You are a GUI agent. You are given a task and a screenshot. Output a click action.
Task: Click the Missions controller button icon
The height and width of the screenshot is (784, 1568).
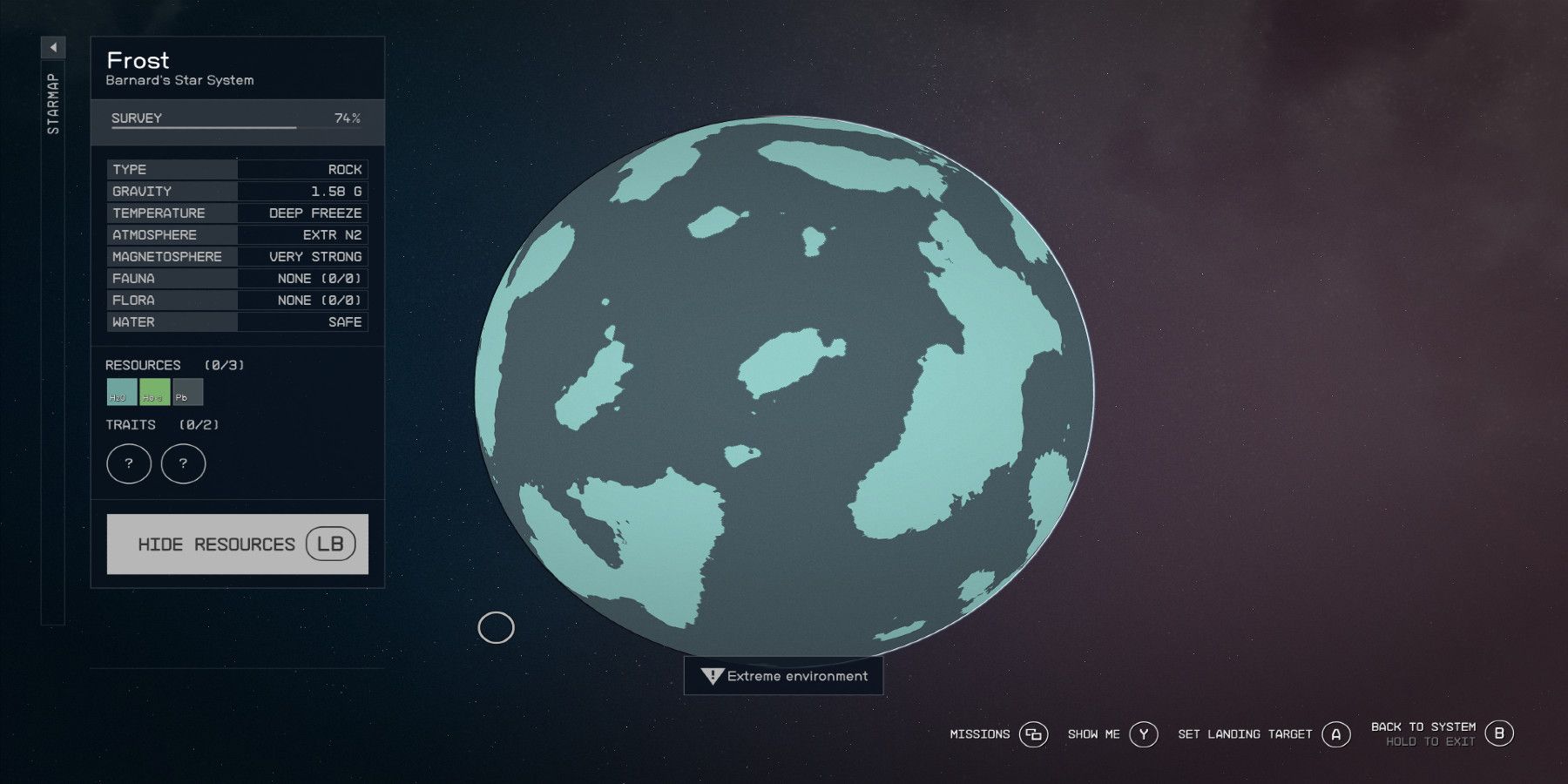point(1032,734)
